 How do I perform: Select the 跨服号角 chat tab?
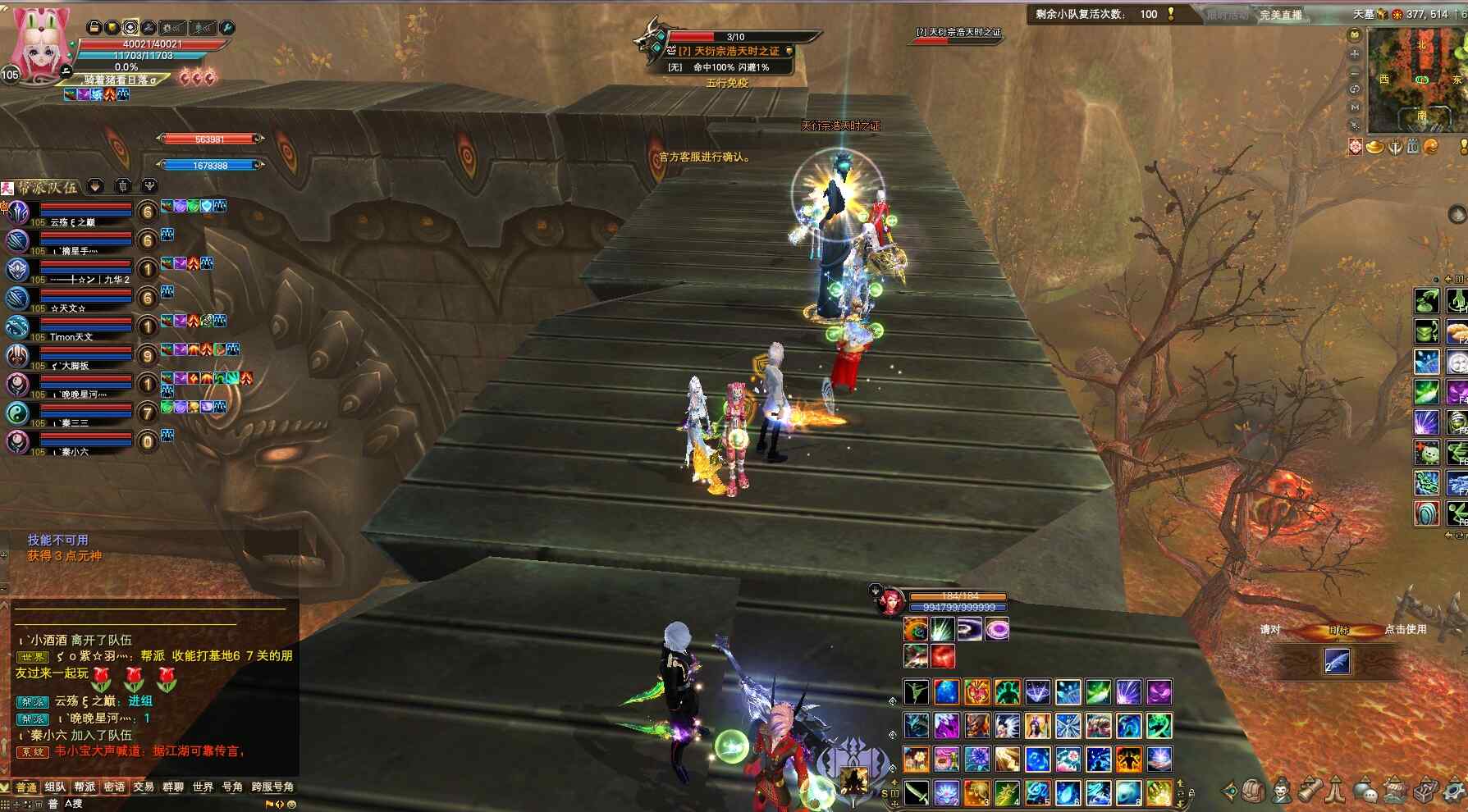pyautogui.click(x=272, y=787)
